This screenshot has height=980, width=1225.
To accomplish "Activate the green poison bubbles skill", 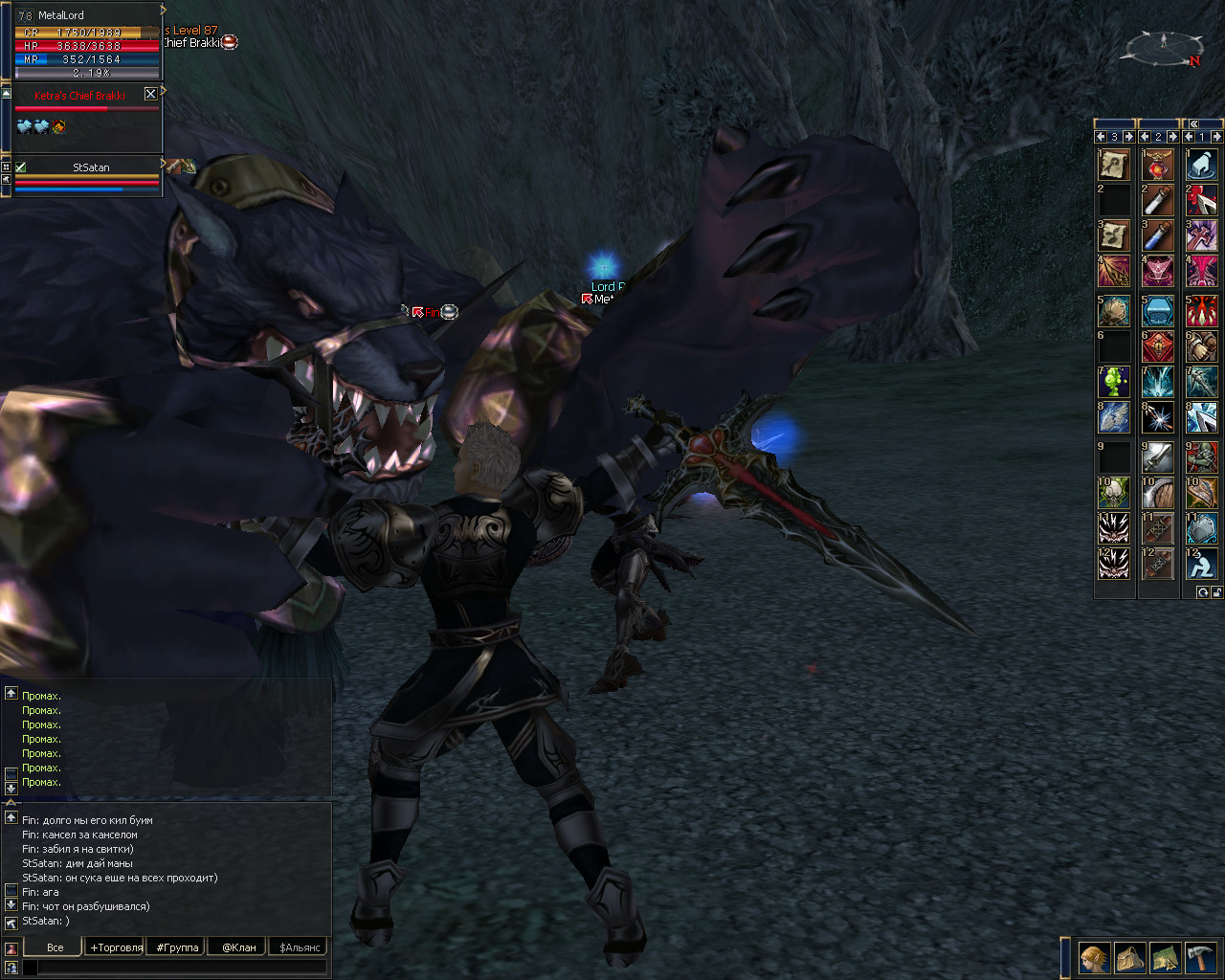I will click(x=1114, y=382).
